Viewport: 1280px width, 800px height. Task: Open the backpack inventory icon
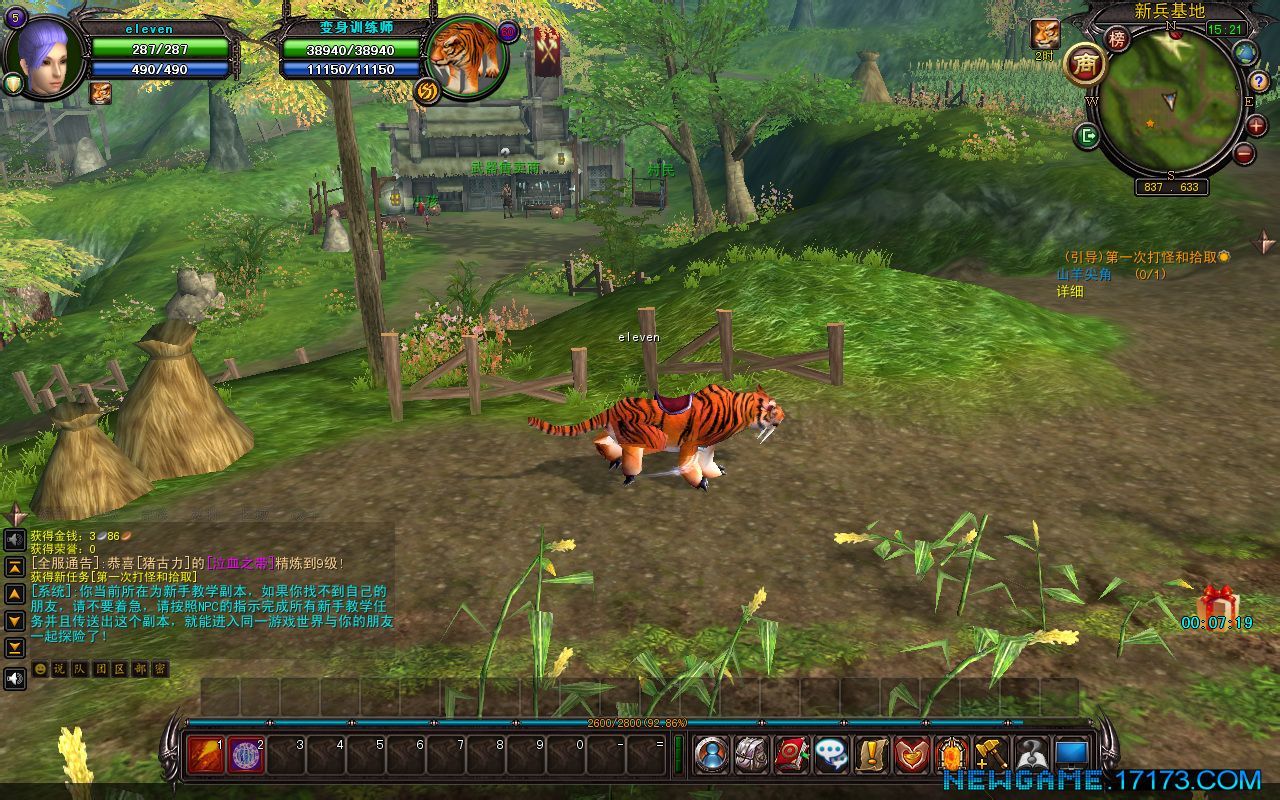[x=751, y=754]
